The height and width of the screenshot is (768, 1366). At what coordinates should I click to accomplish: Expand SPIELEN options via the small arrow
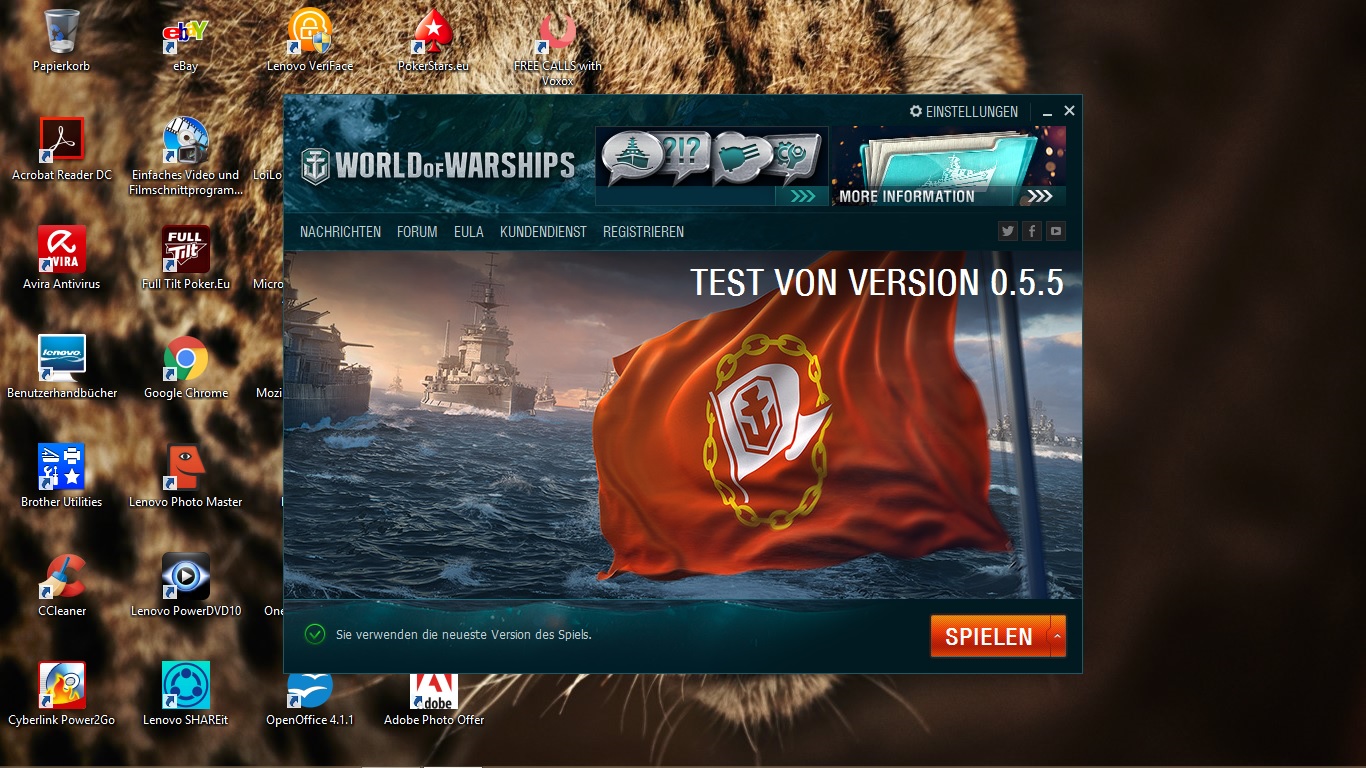(1057, 635)
